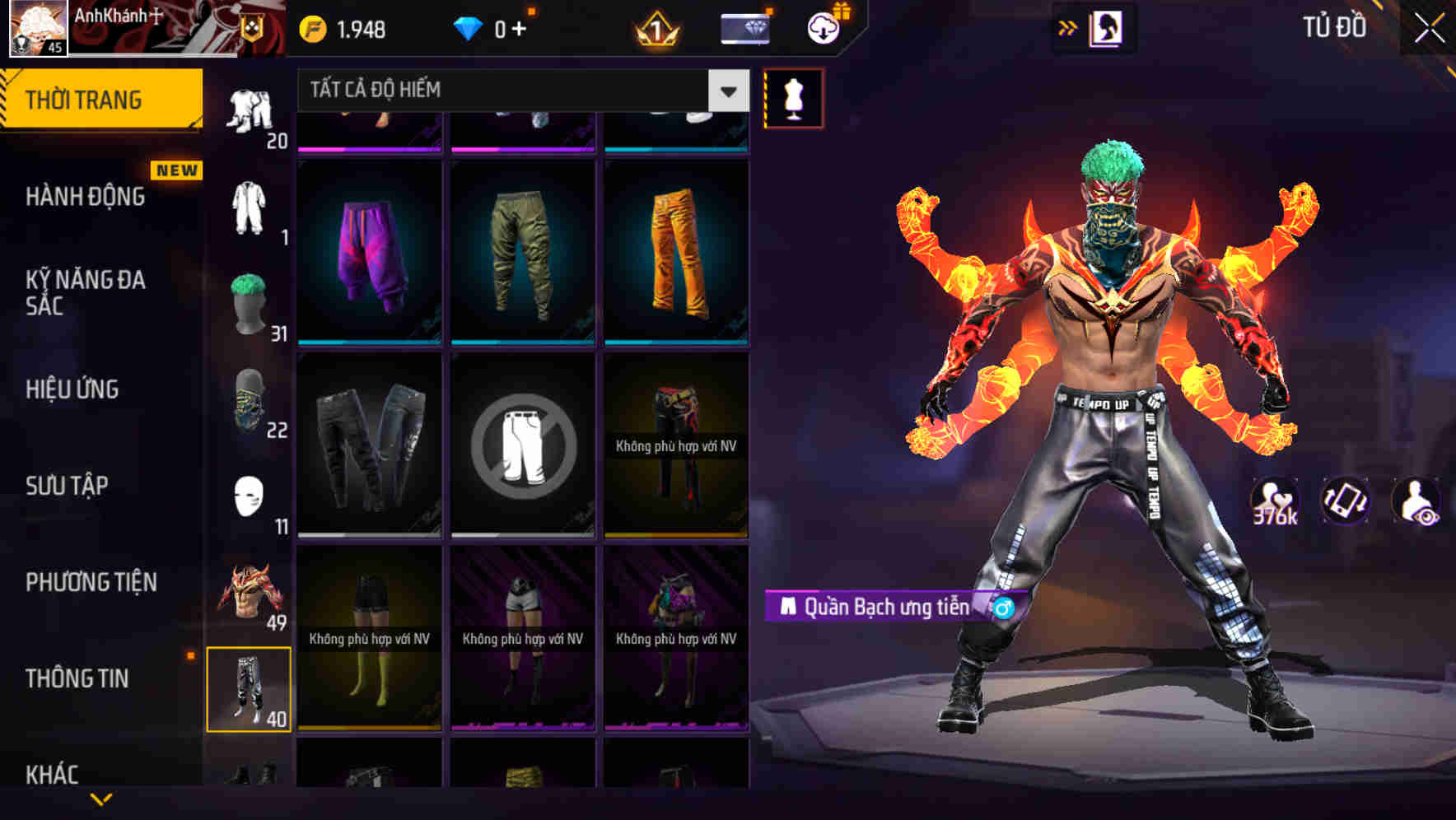The width and height of the screenshot is (1456, 820).
Task: Select the profile card icon near the arrows
Action: tap(1108, 28)
